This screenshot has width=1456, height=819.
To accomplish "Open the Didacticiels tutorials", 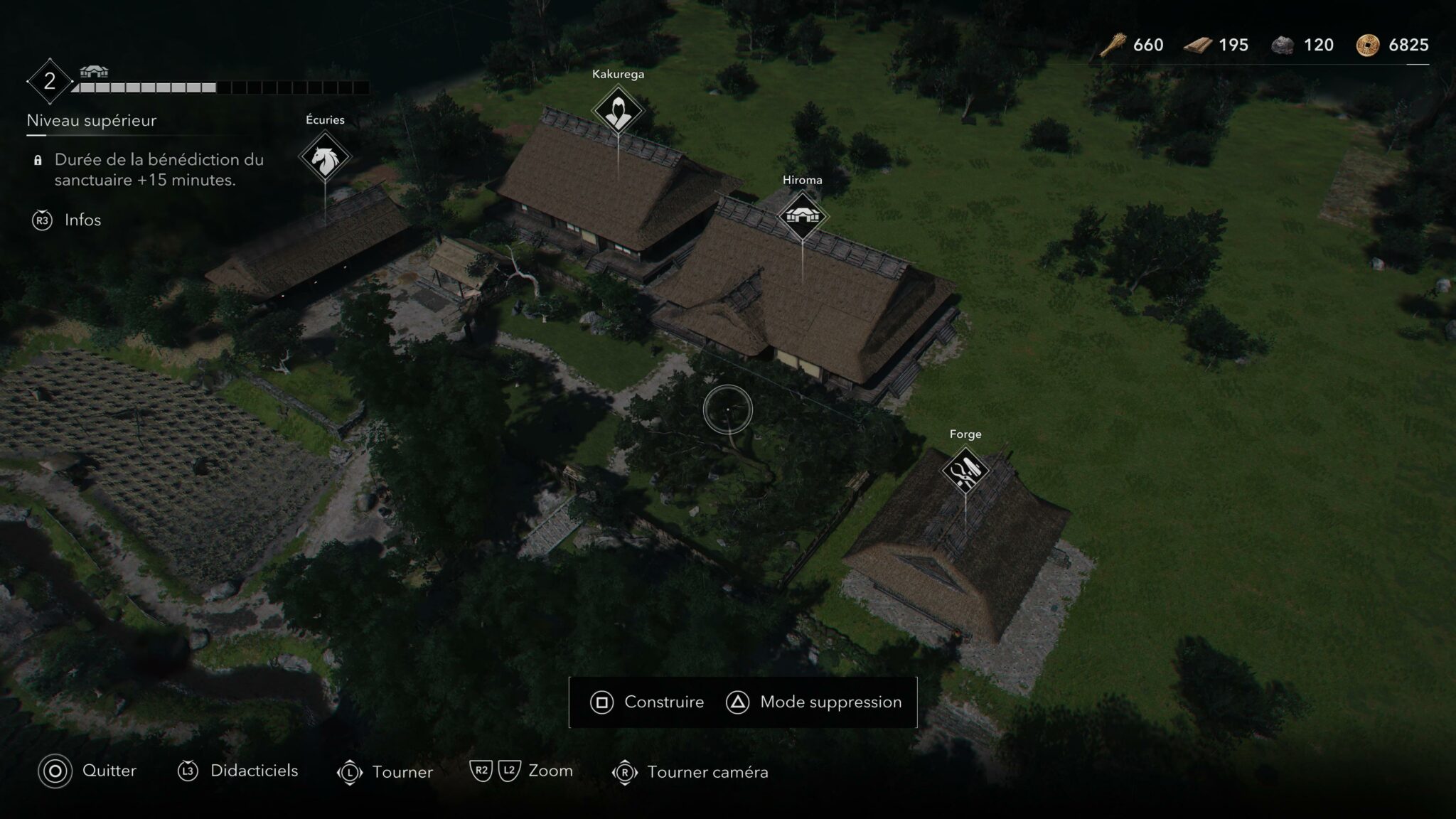I will point(238,771).
